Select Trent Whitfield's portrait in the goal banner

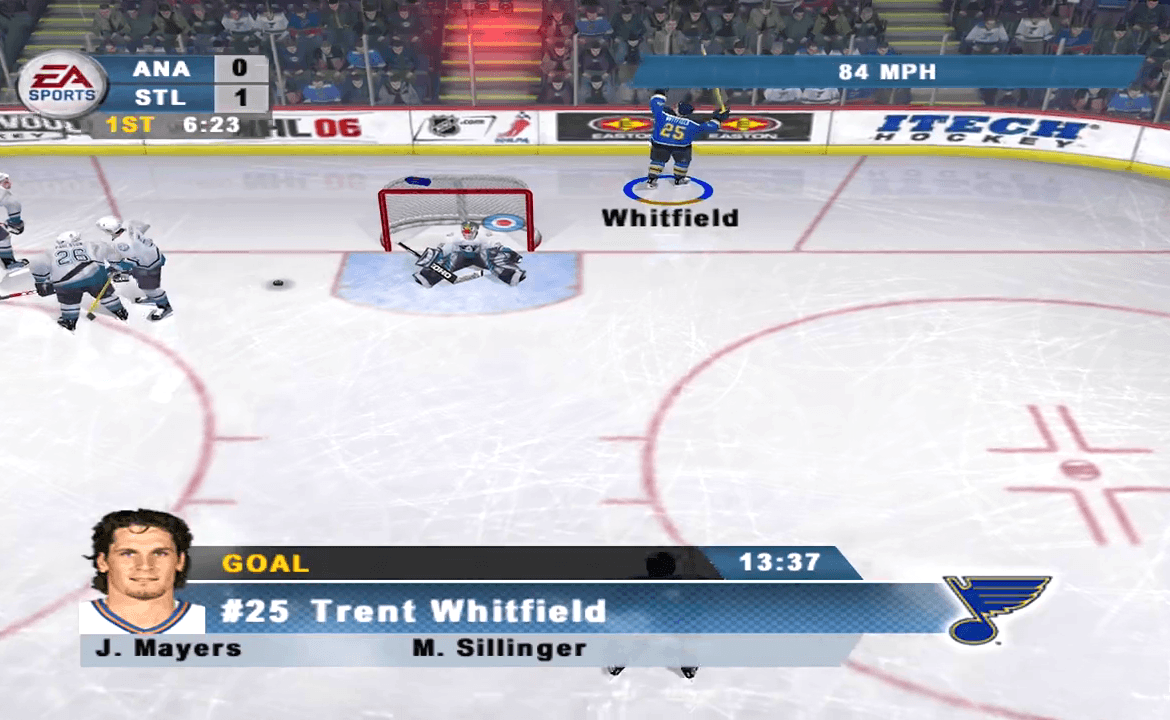(141, 571)
